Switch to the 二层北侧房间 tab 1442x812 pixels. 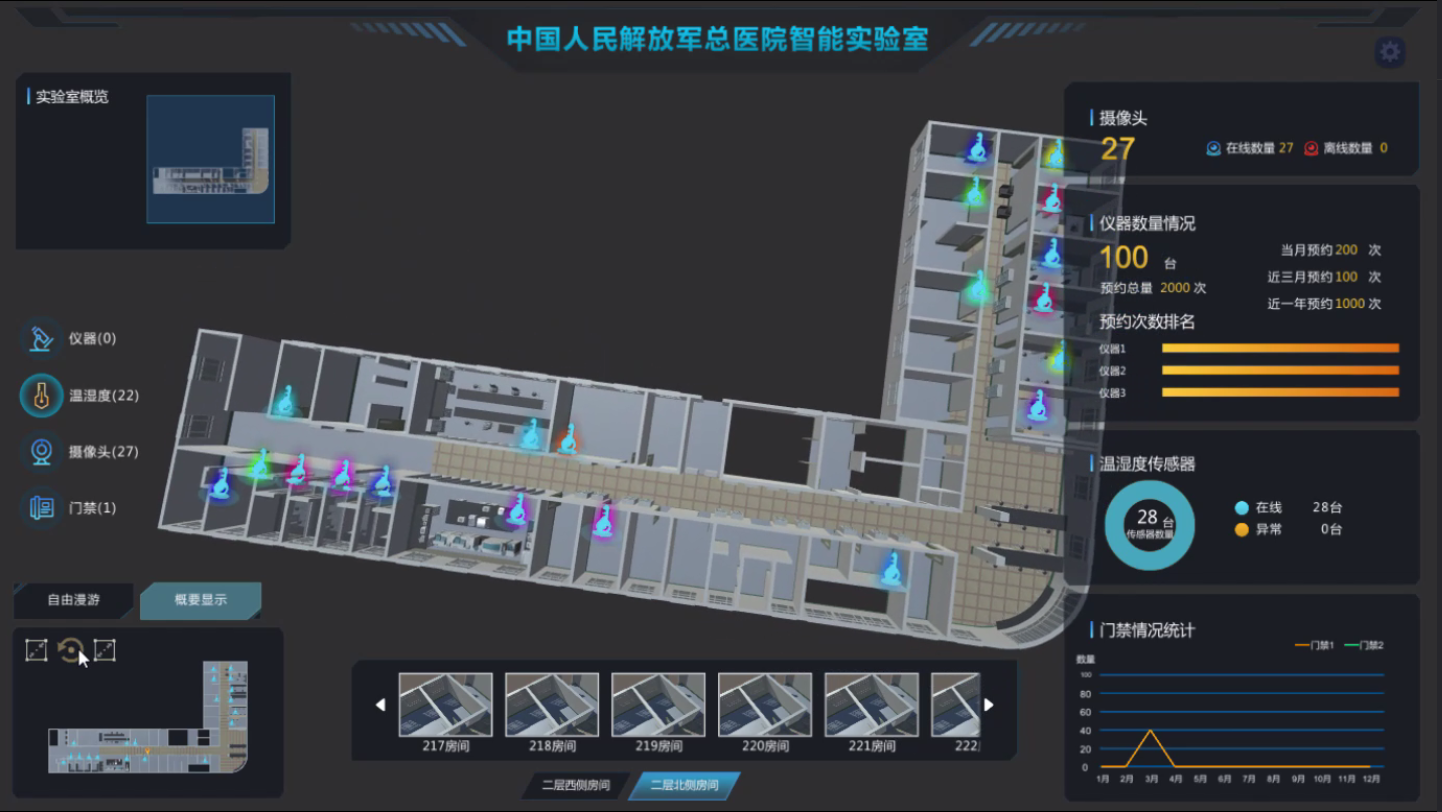point(683,785)
